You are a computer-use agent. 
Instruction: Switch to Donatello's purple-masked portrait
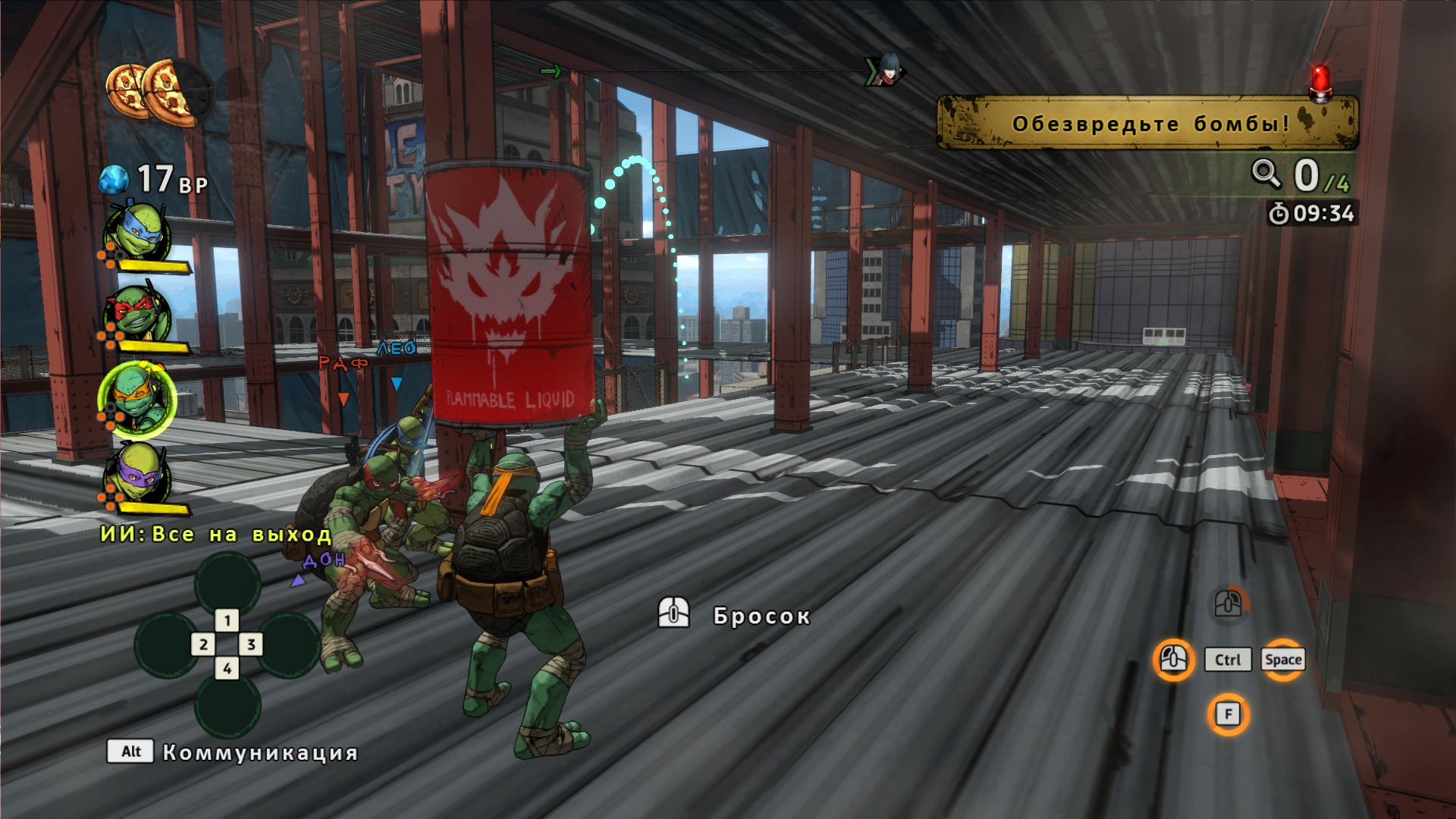click(137, 475)
